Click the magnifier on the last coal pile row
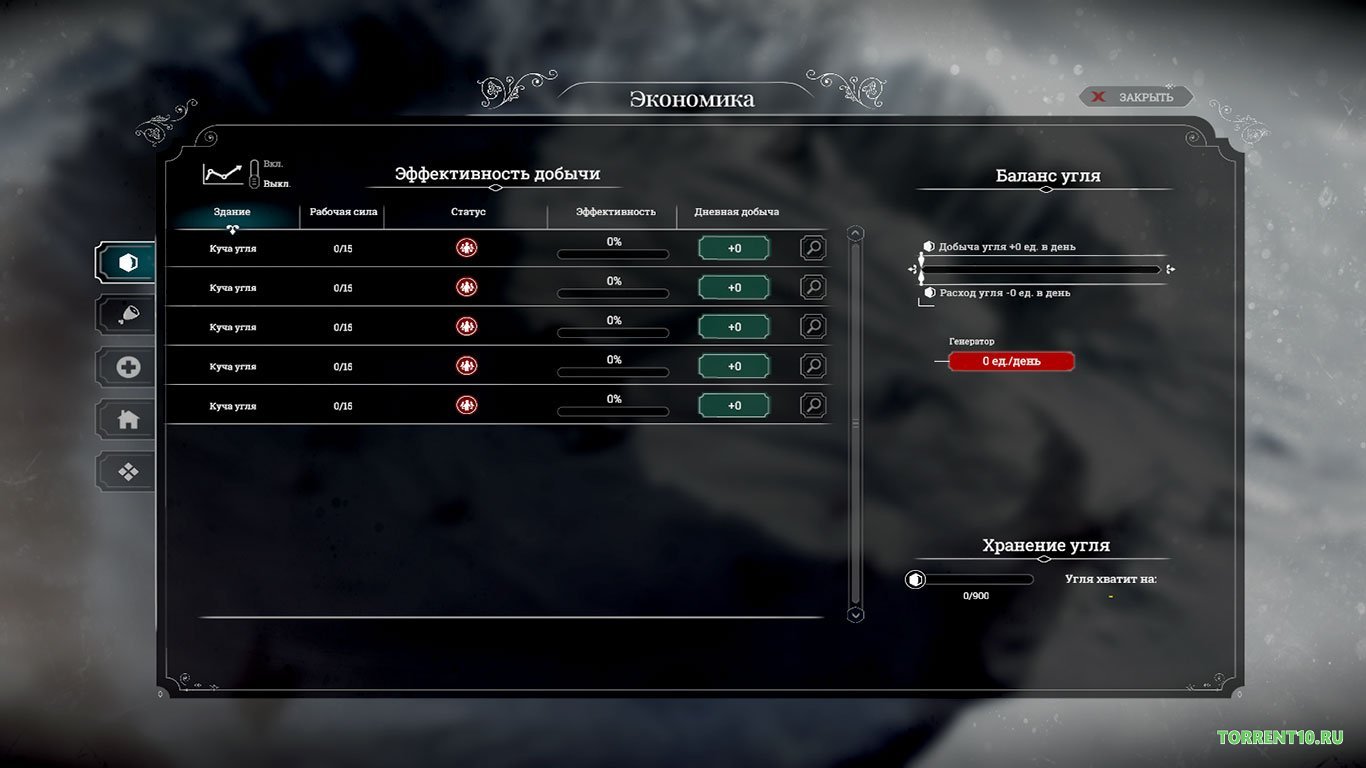Screen dimensions: 1366x768 (x=813, y=405)
